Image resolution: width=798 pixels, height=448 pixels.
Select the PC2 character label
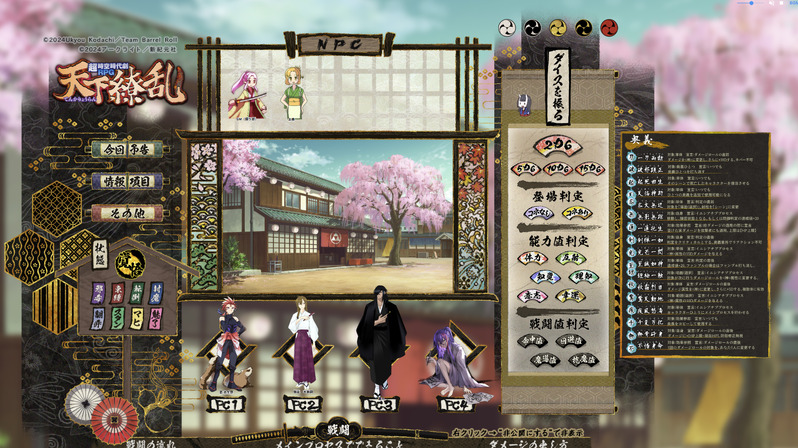click(304, 405)
